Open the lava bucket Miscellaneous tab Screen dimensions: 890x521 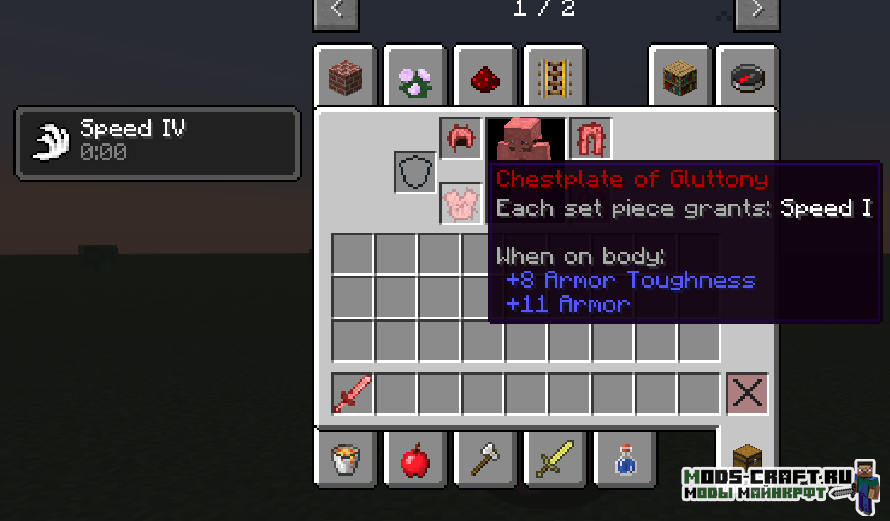pyautogui.click(x=345, y=459)
